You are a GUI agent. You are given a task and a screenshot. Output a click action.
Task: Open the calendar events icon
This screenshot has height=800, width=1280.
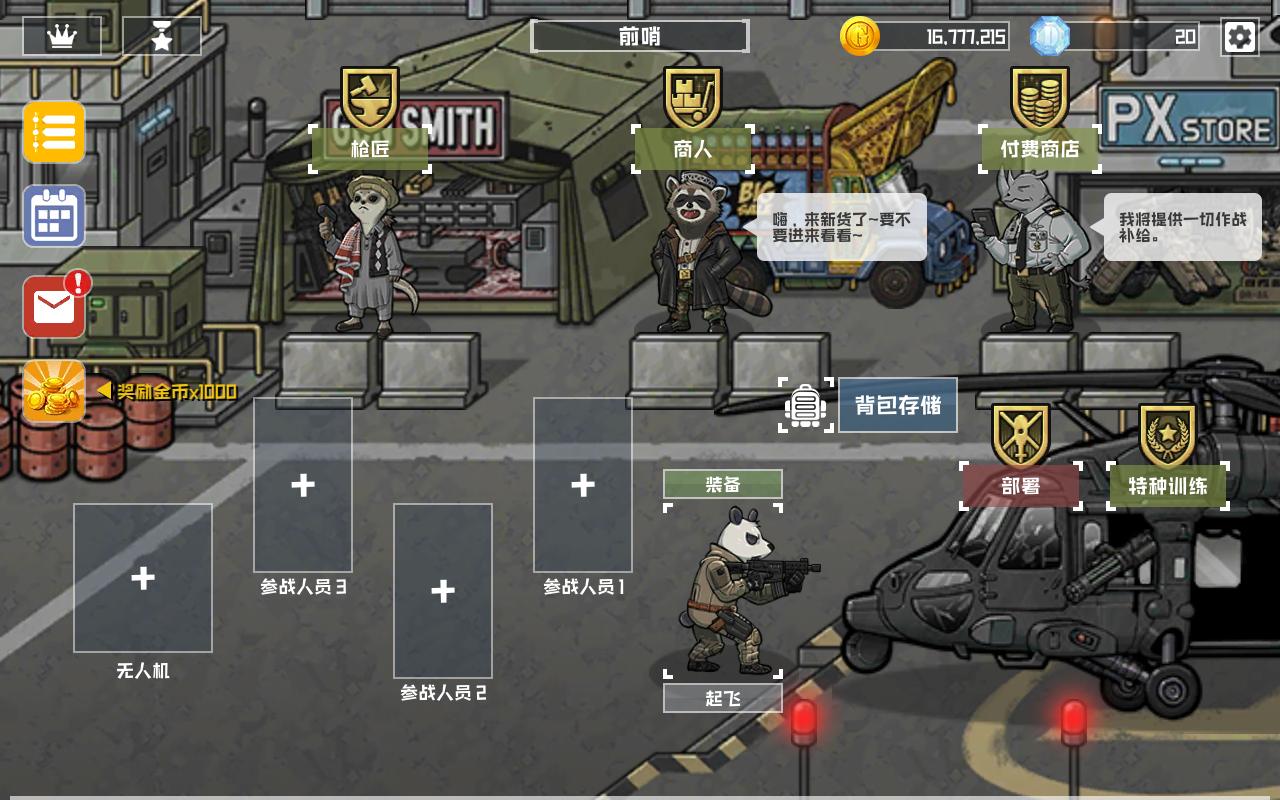(53, 218)
